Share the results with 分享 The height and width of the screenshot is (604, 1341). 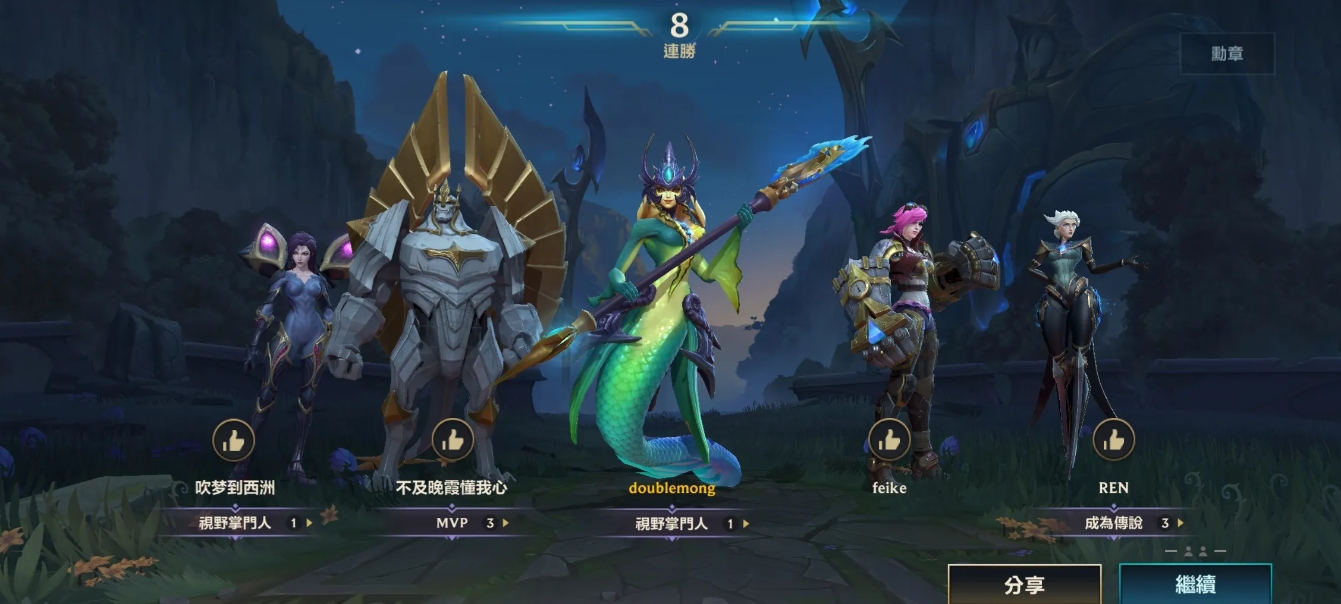1024,585
